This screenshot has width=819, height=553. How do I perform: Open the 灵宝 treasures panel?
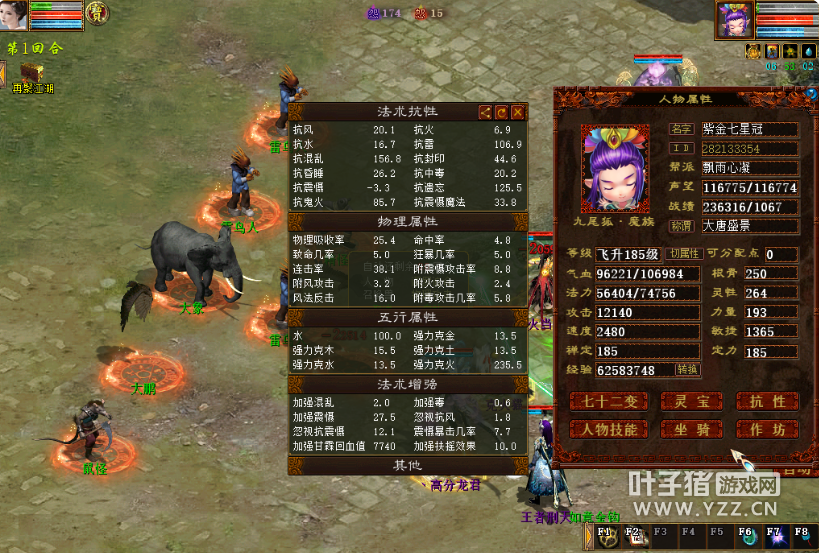[692, 402]
